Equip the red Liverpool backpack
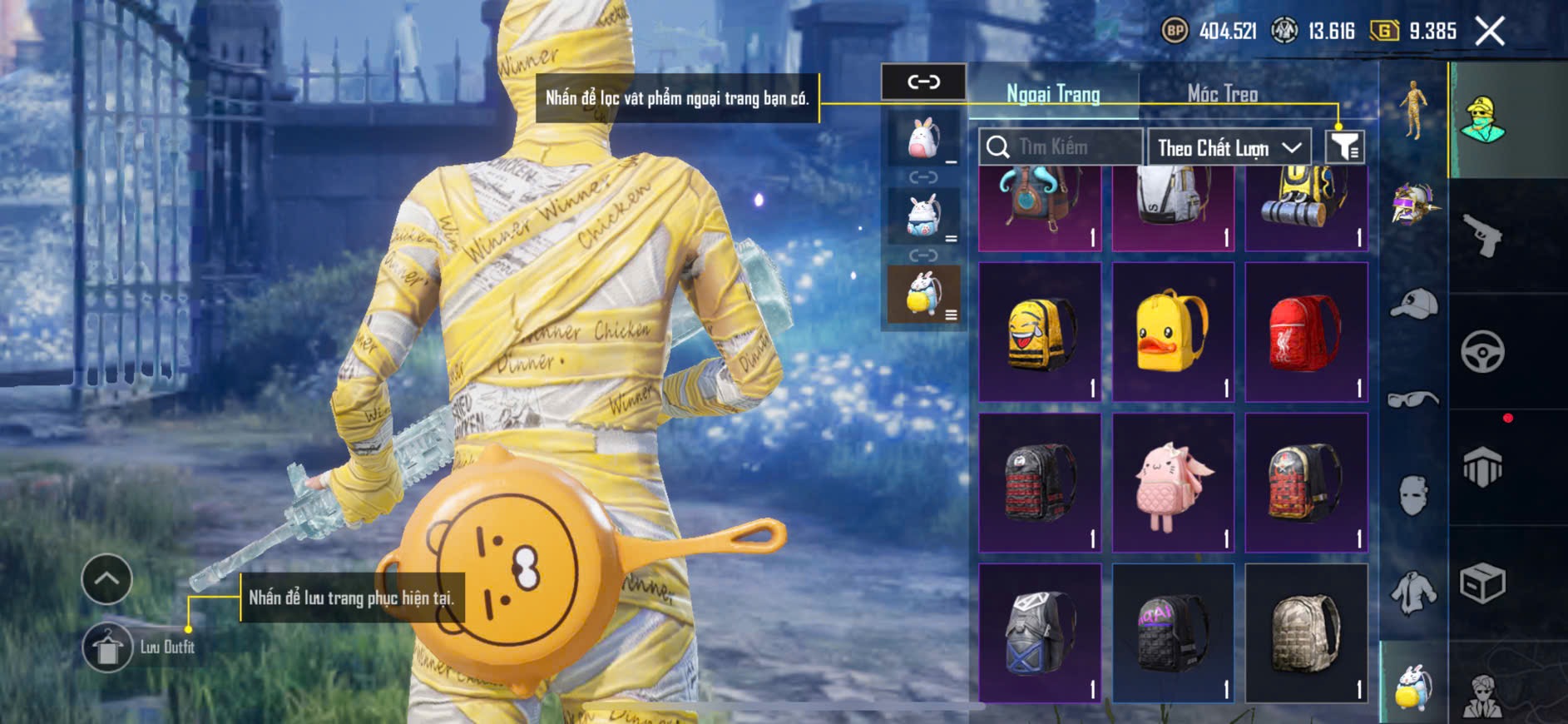The height and width of the screenshot is (724, 1568). tap(1306, 332)
